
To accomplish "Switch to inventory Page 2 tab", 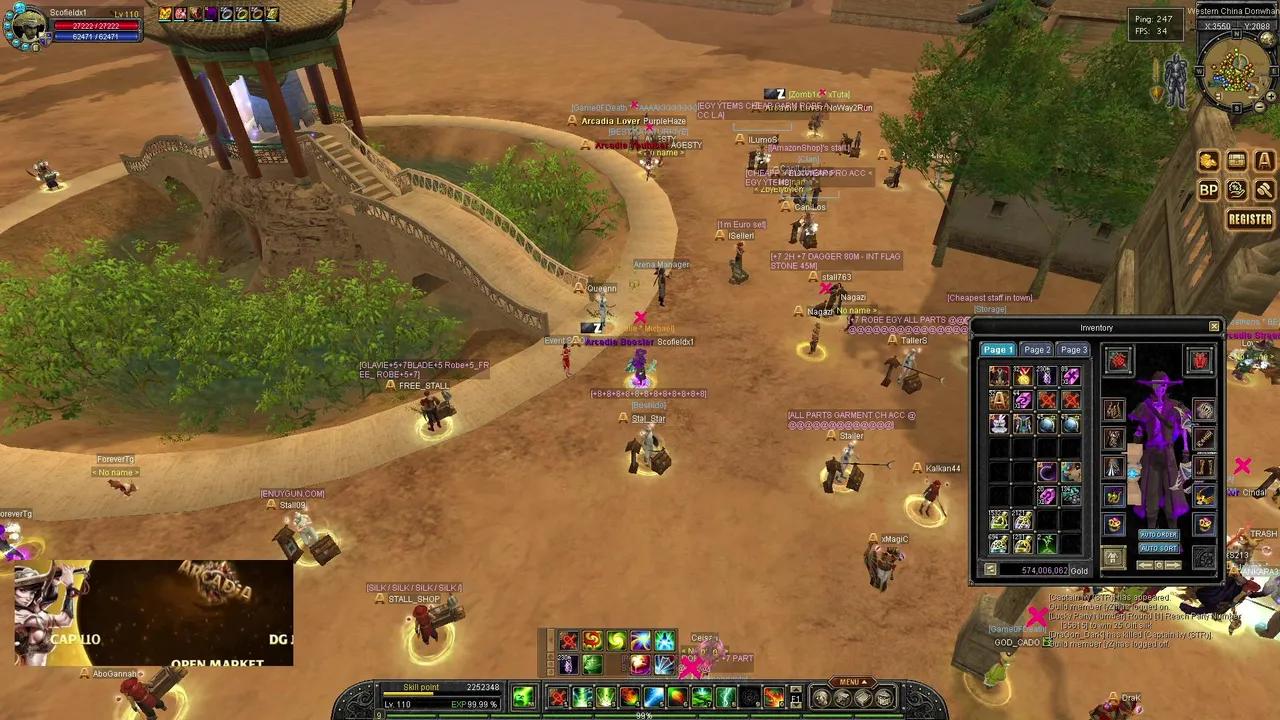I will click(x=1036, y=350).
